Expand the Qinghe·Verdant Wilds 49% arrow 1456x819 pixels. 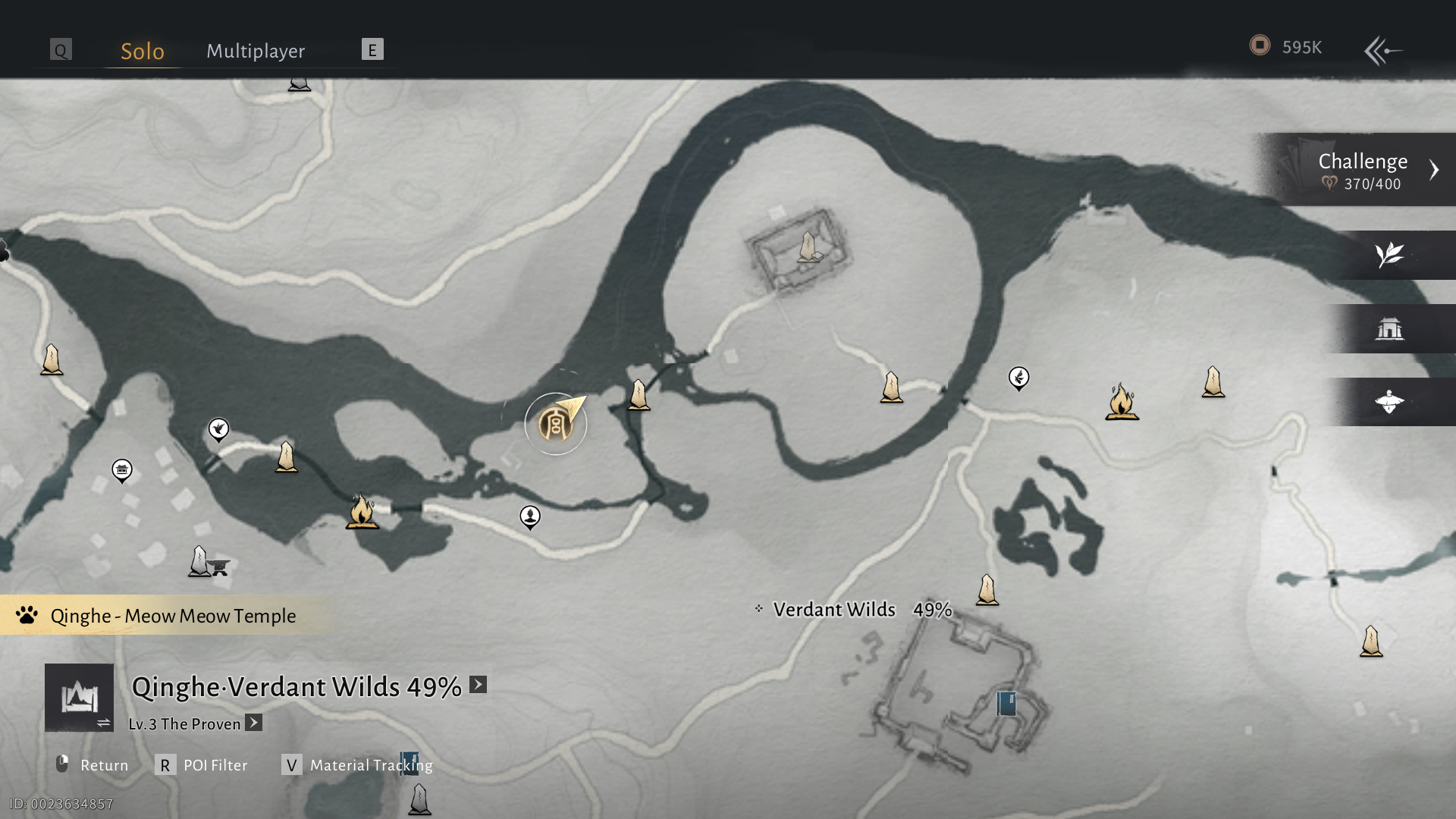coord(478,685)
